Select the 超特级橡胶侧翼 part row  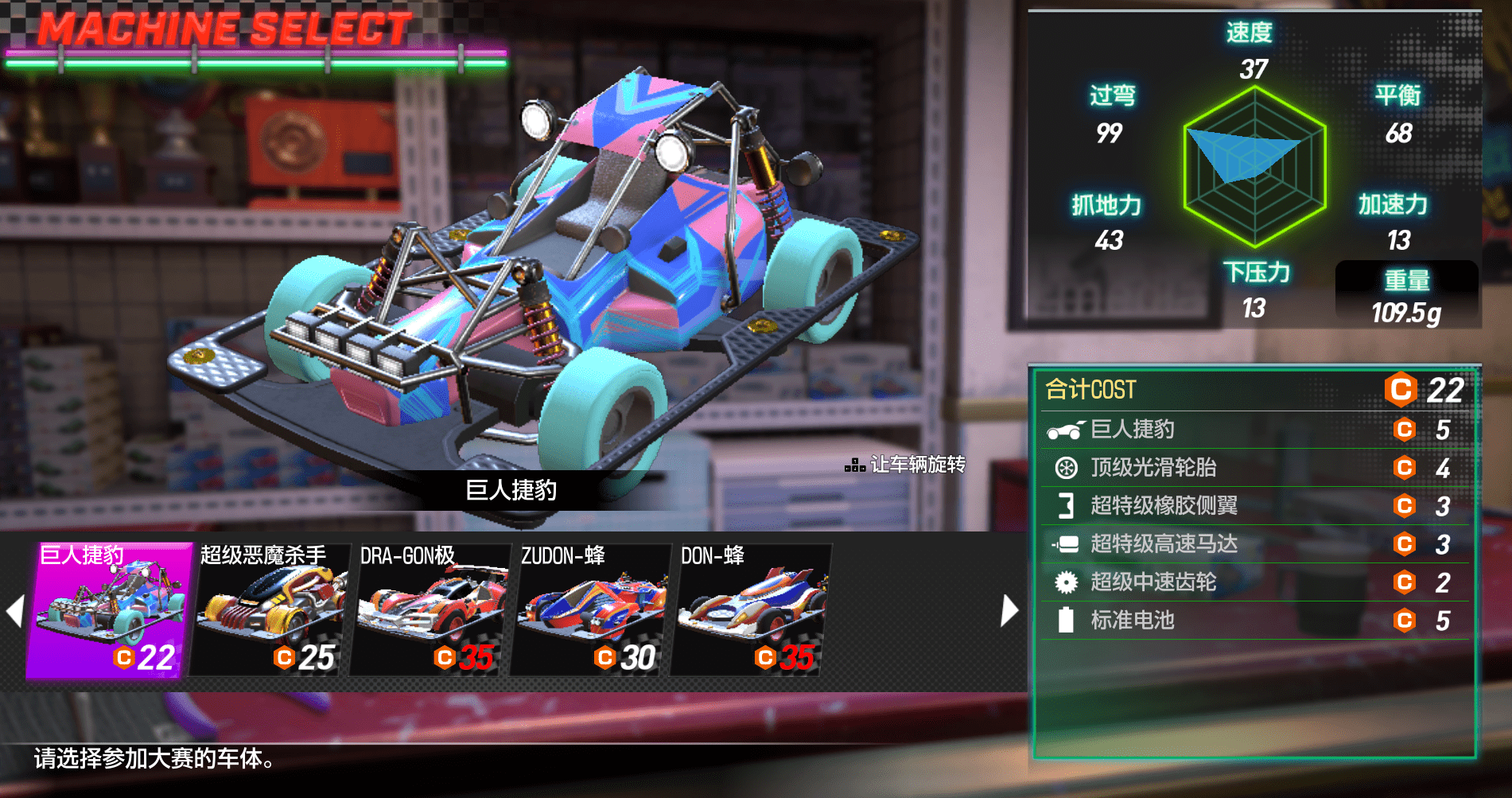[1254, 506]
